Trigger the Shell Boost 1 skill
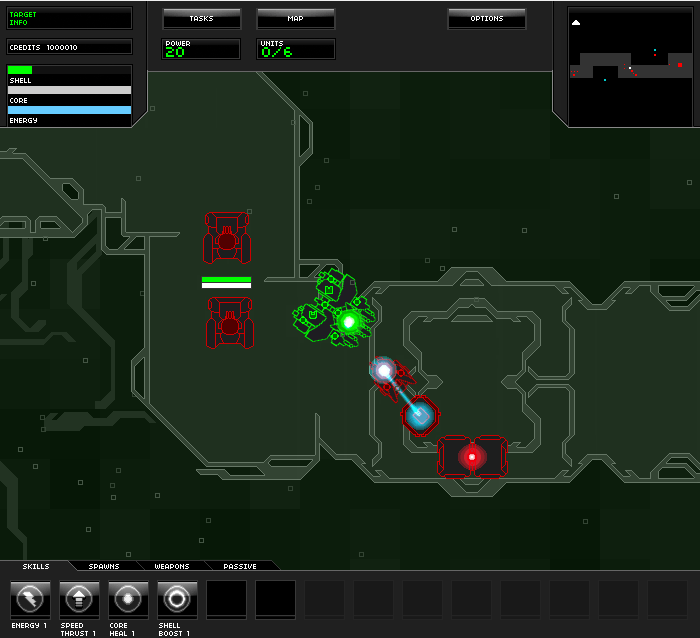 (x=177, y=600)
